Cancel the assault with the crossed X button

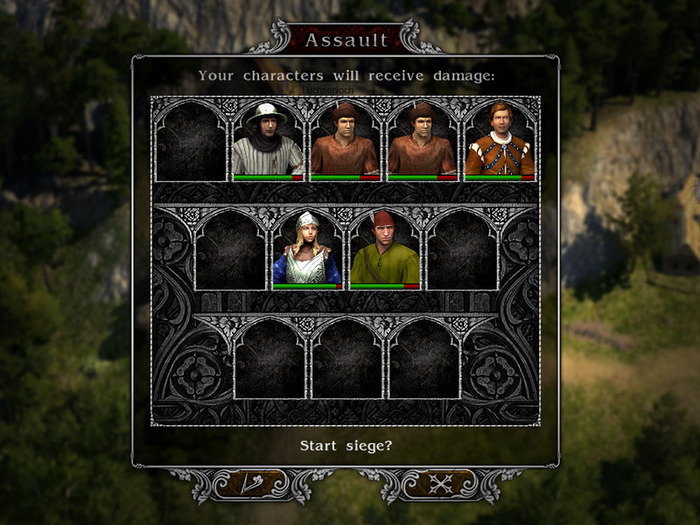pos(440,484)
